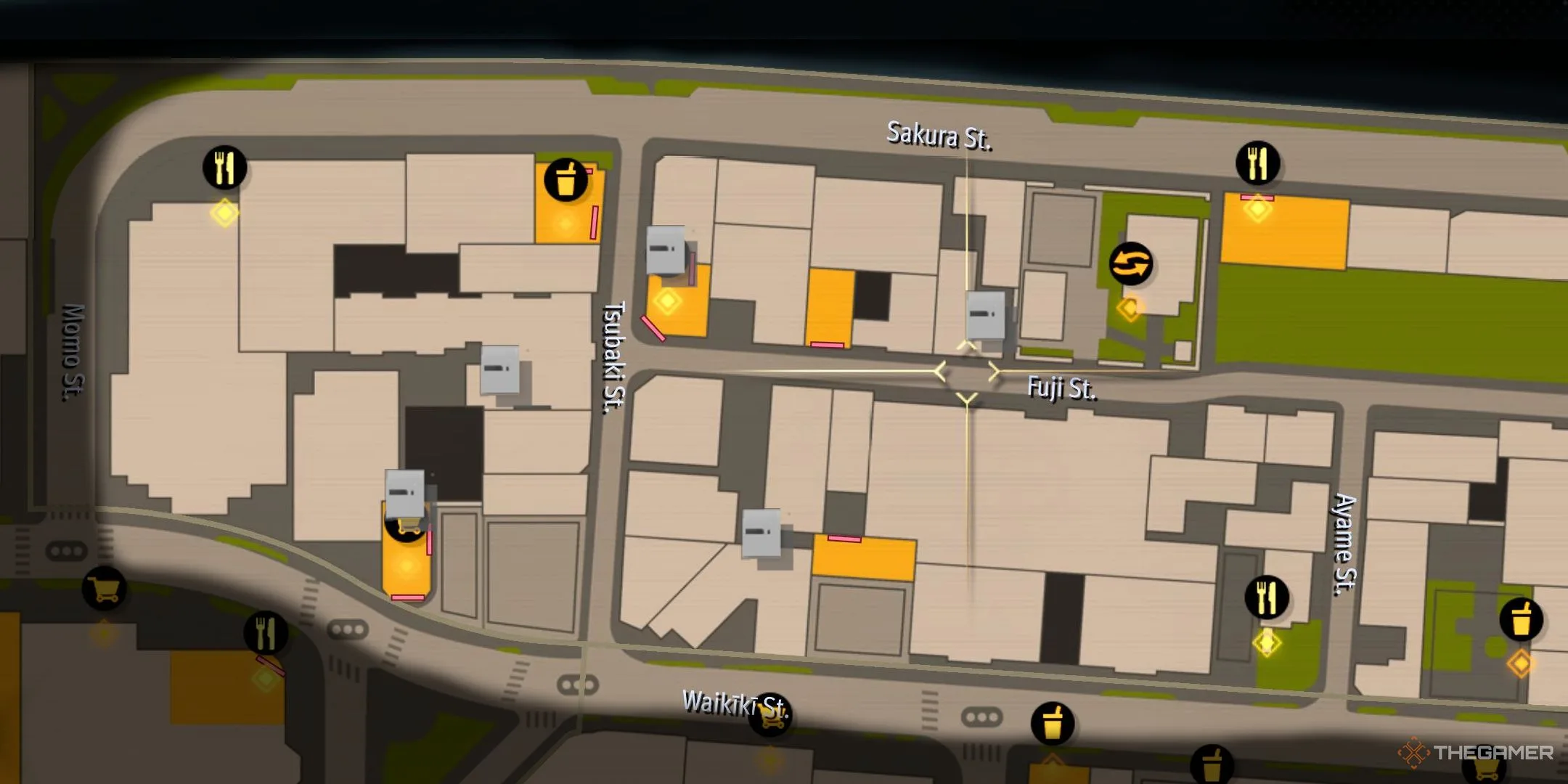Screen dimensions: 1568x784
Task: Select the orange swap-arrows exchange marker
Action: pos(1130,264)
